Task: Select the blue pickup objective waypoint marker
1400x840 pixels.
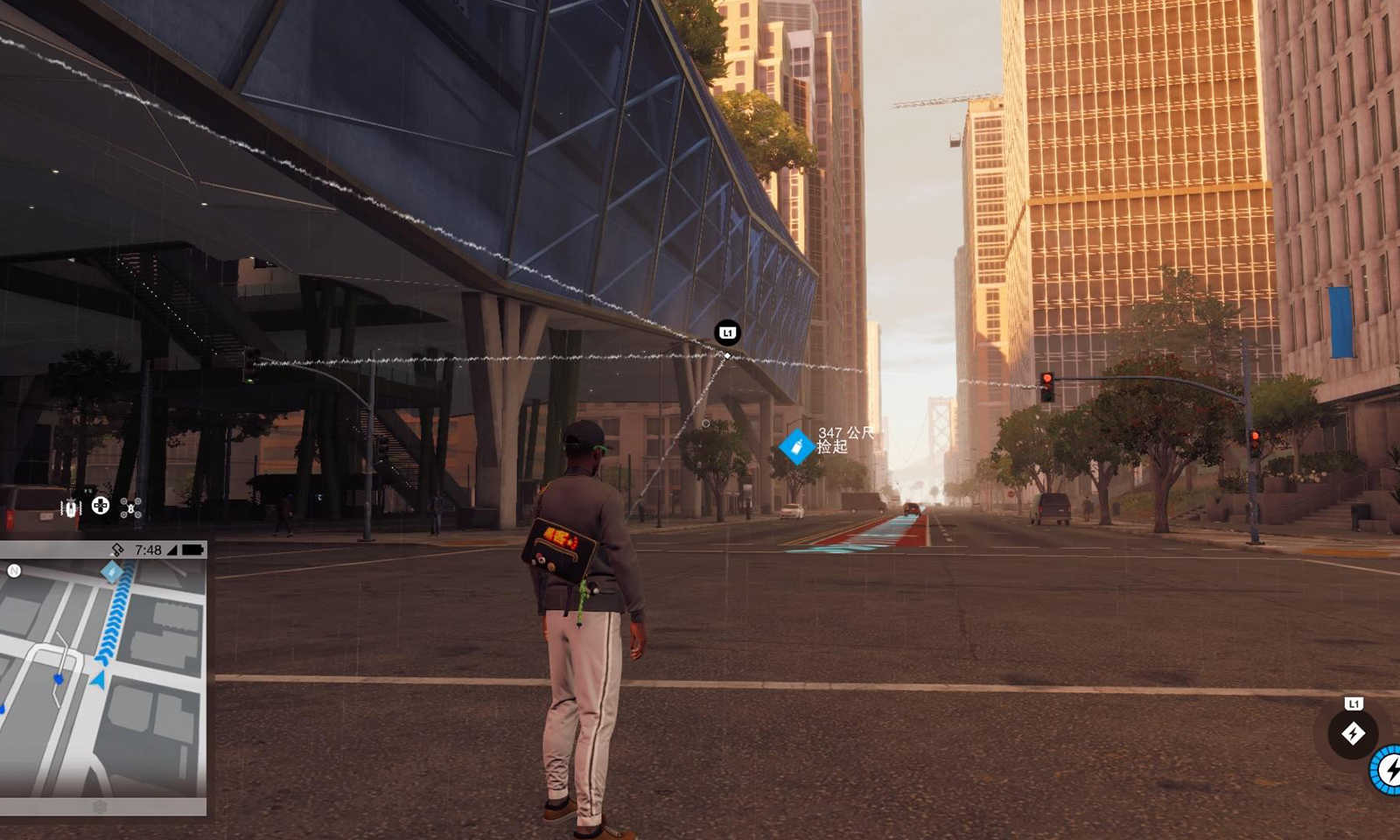Action: tap(795, 447)
